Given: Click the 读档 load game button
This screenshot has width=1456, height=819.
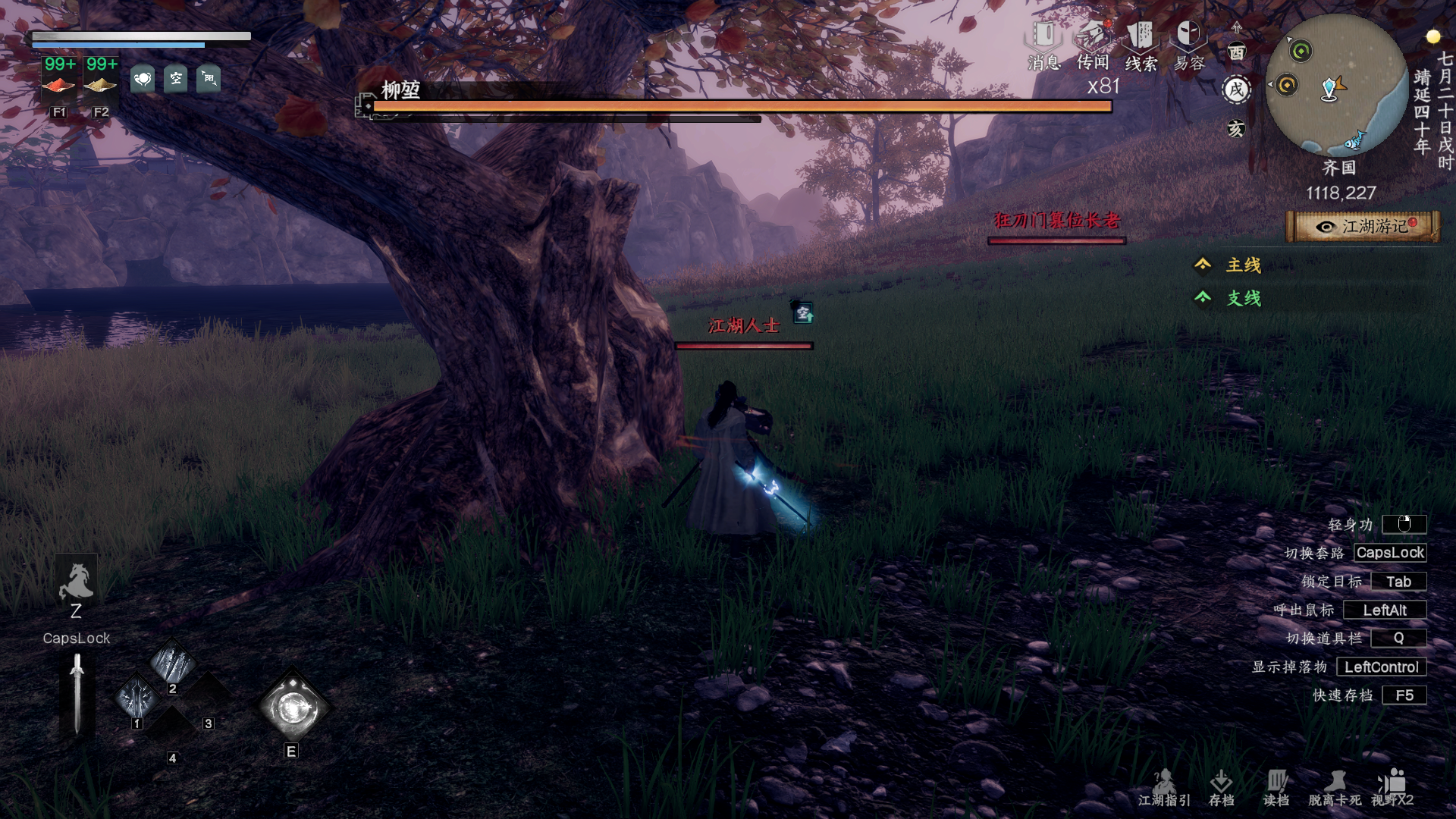Looking at the screenshot, I should [1276, 788].
